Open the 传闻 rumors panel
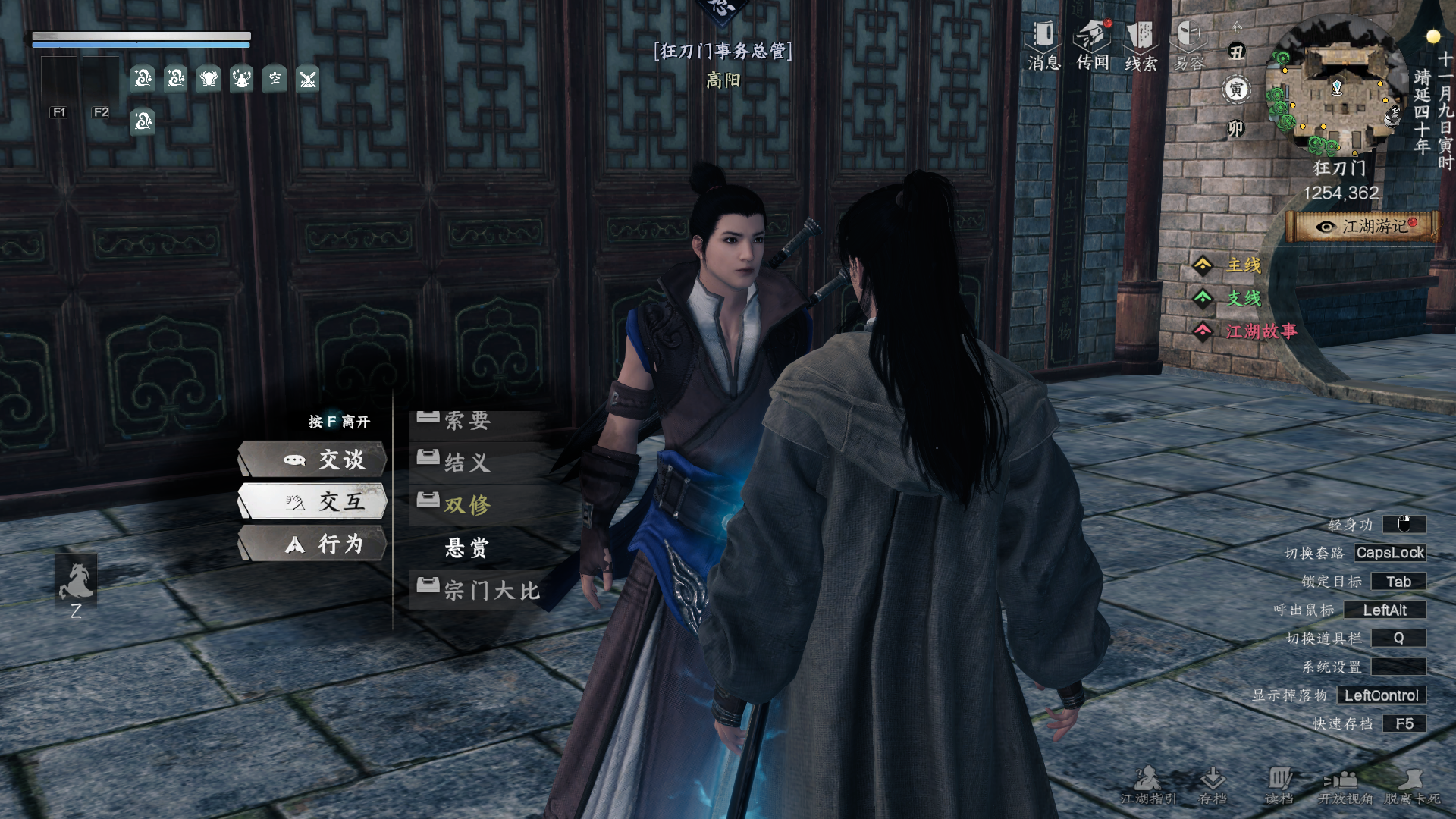This screenshot has width=1456, height=819. 1093,45
